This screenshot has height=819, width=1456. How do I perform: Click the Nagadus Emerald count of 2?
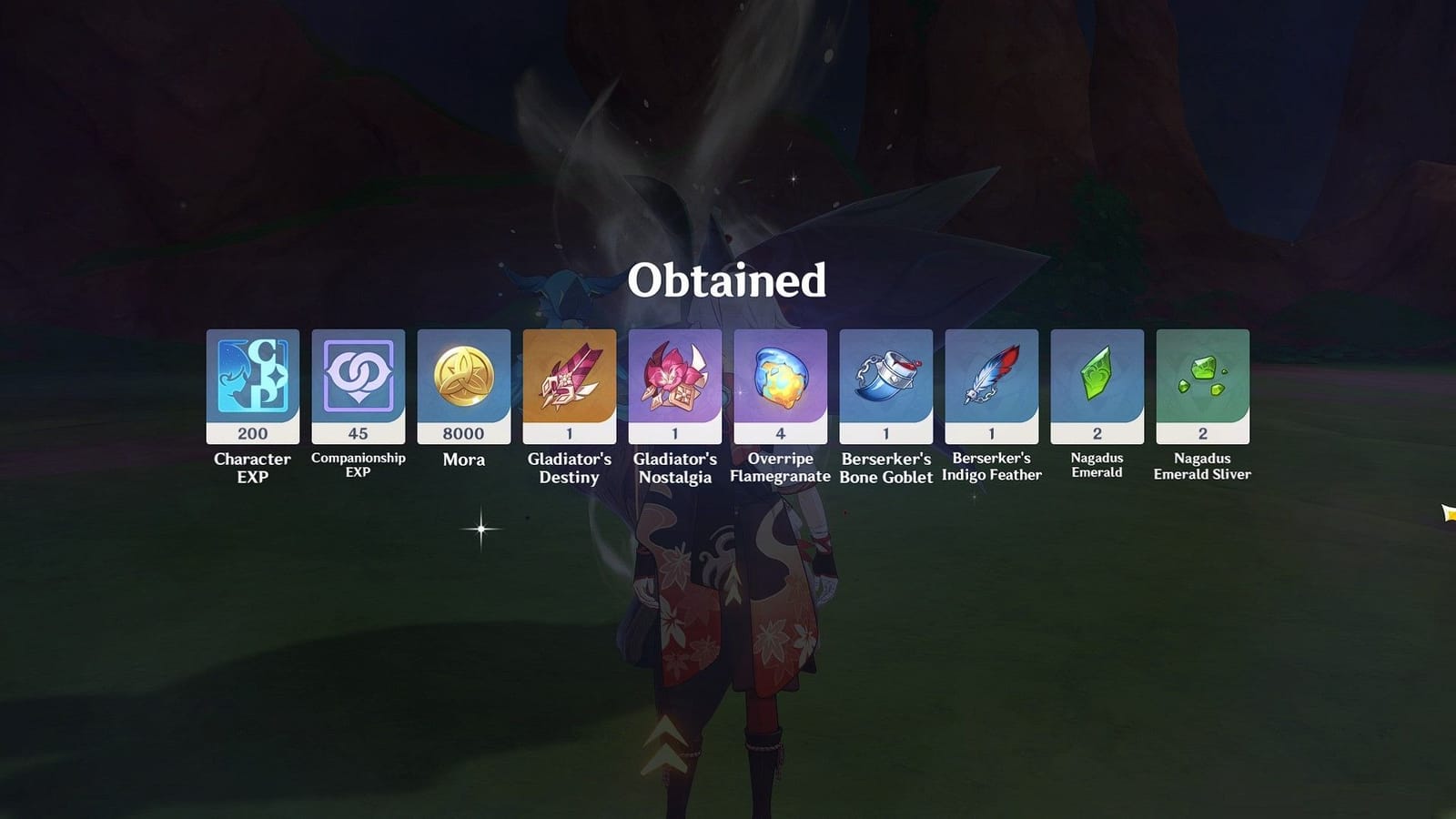click(1097, 434)
